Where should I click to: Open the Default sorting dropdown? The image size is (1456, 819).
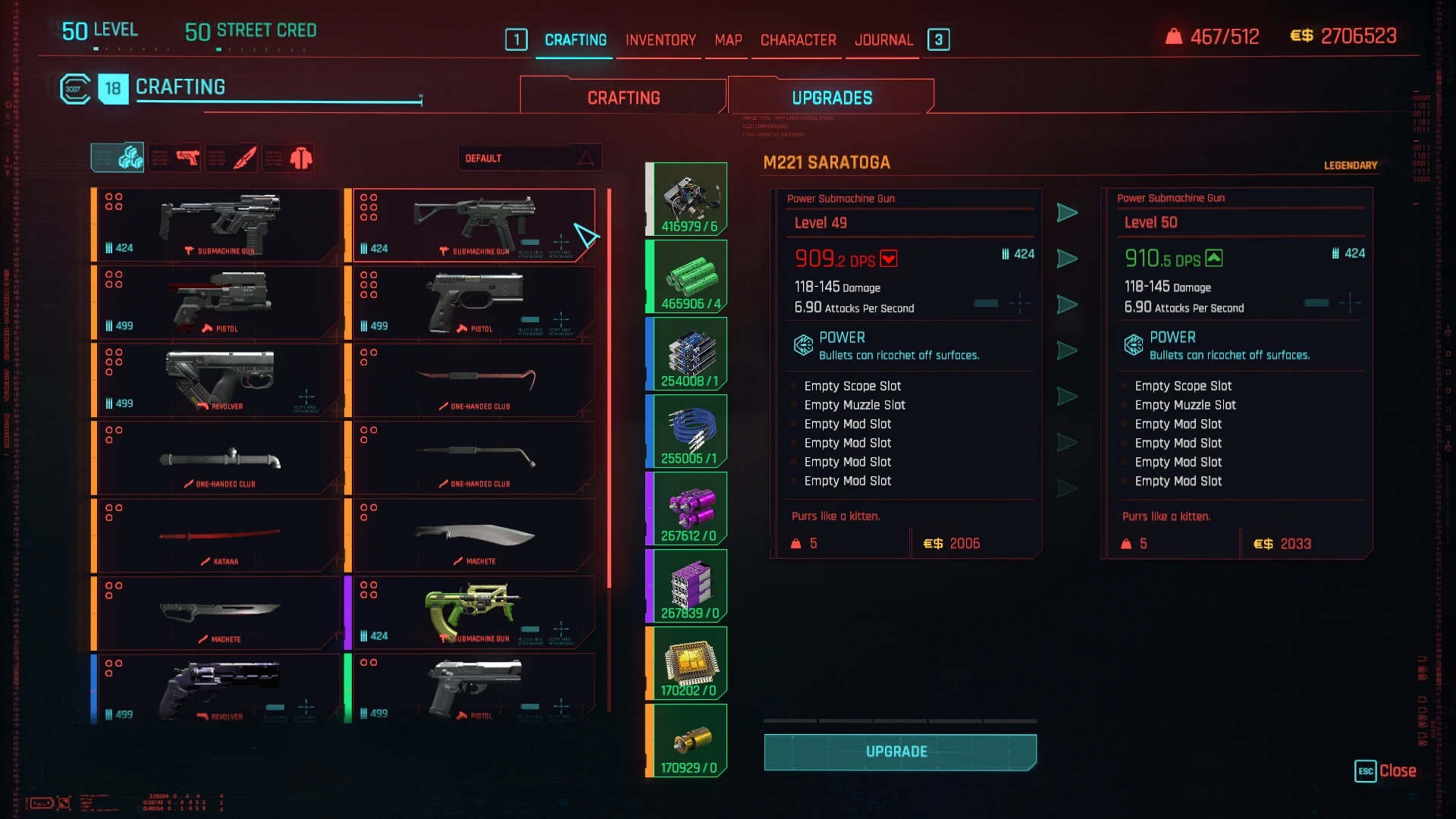pyautogui.click(x=529, y=158)
